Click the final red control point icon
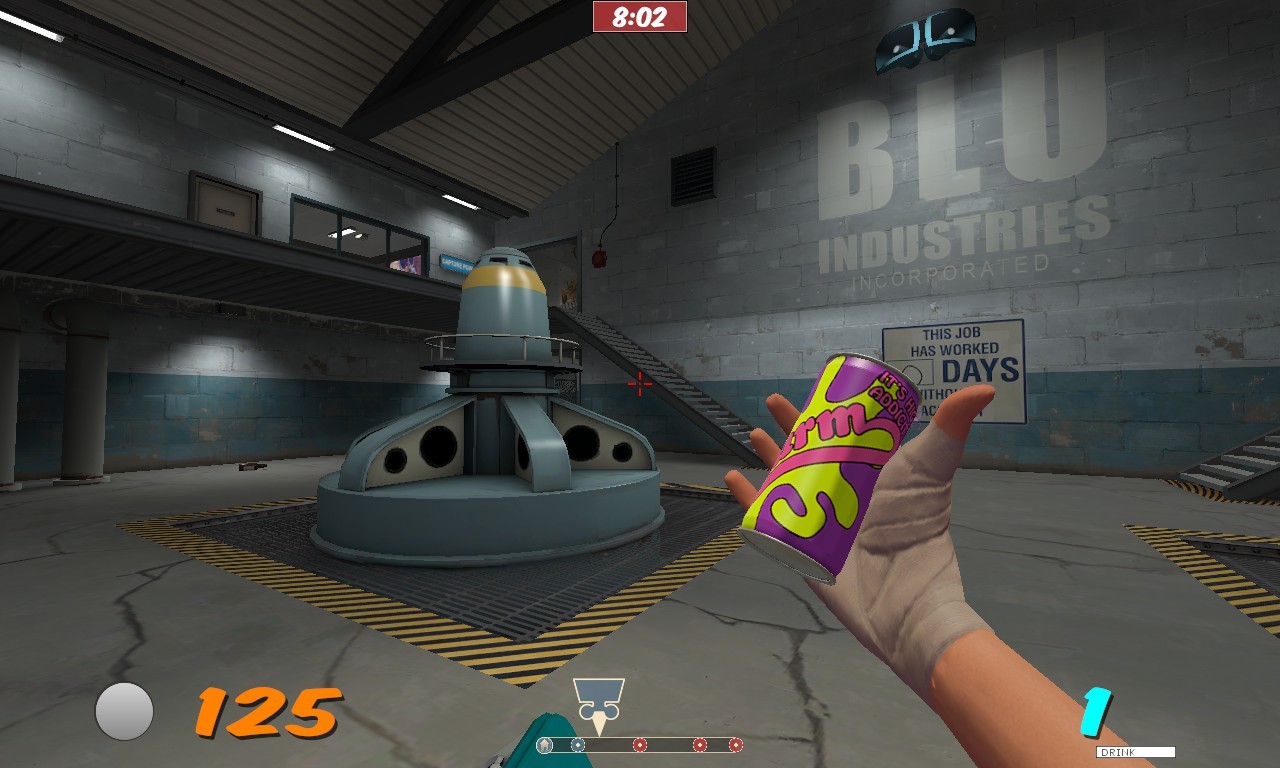Screen dimensions: 1280x768 coord(736,744)
